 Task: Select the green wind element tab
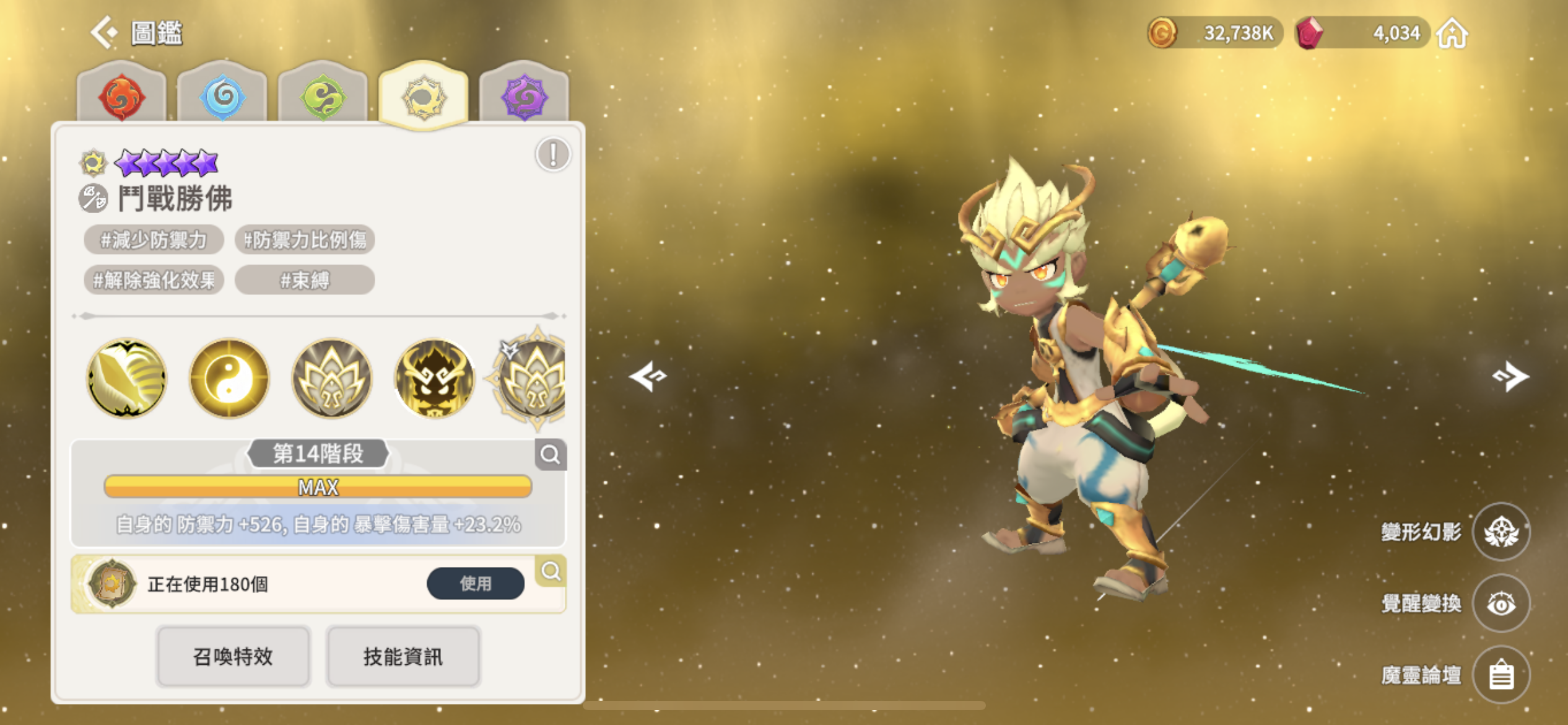(x=323, y=97)
